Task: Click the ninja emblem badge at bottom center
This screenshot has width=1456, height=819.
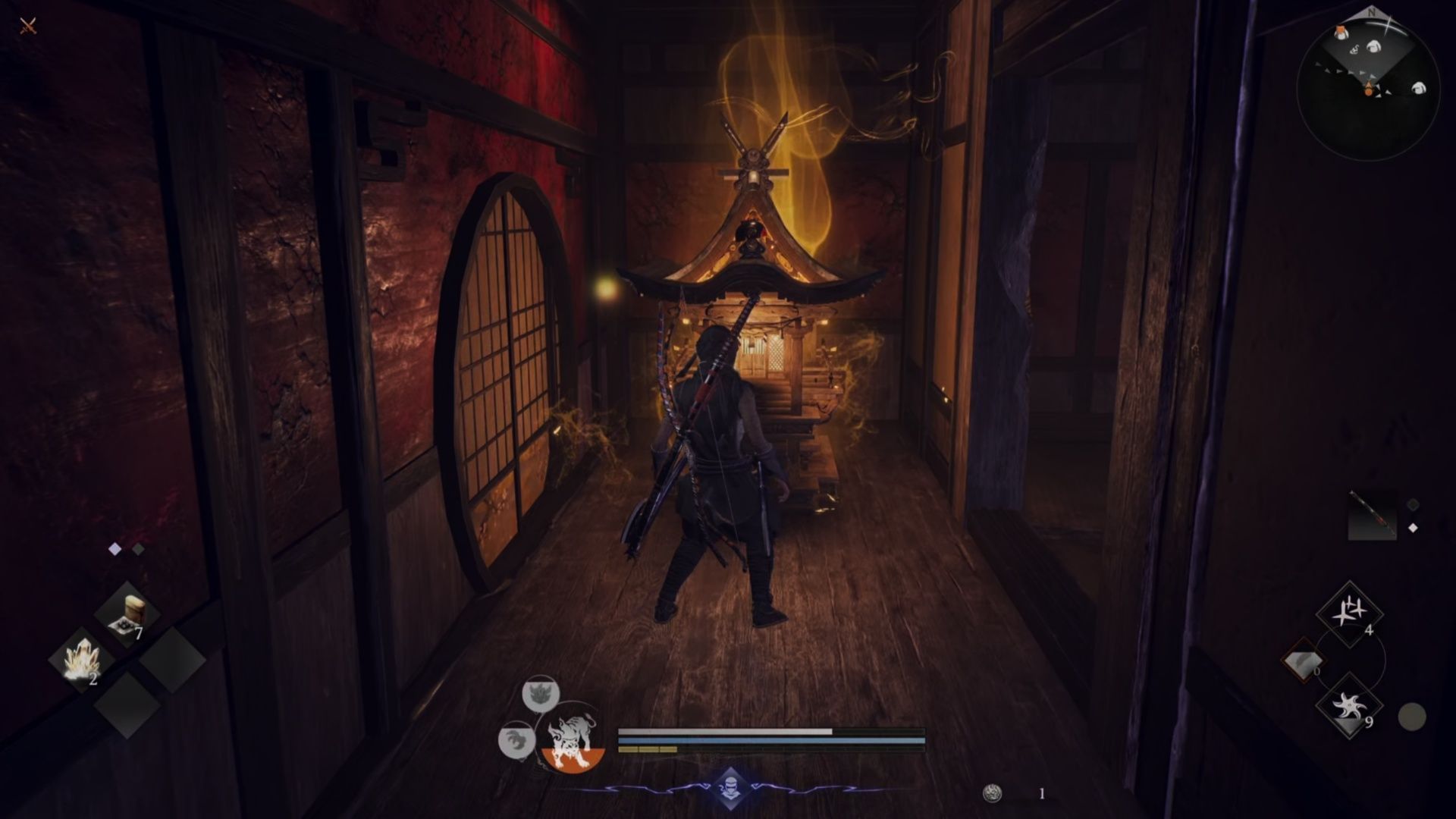Action: (x=732, y=789)
